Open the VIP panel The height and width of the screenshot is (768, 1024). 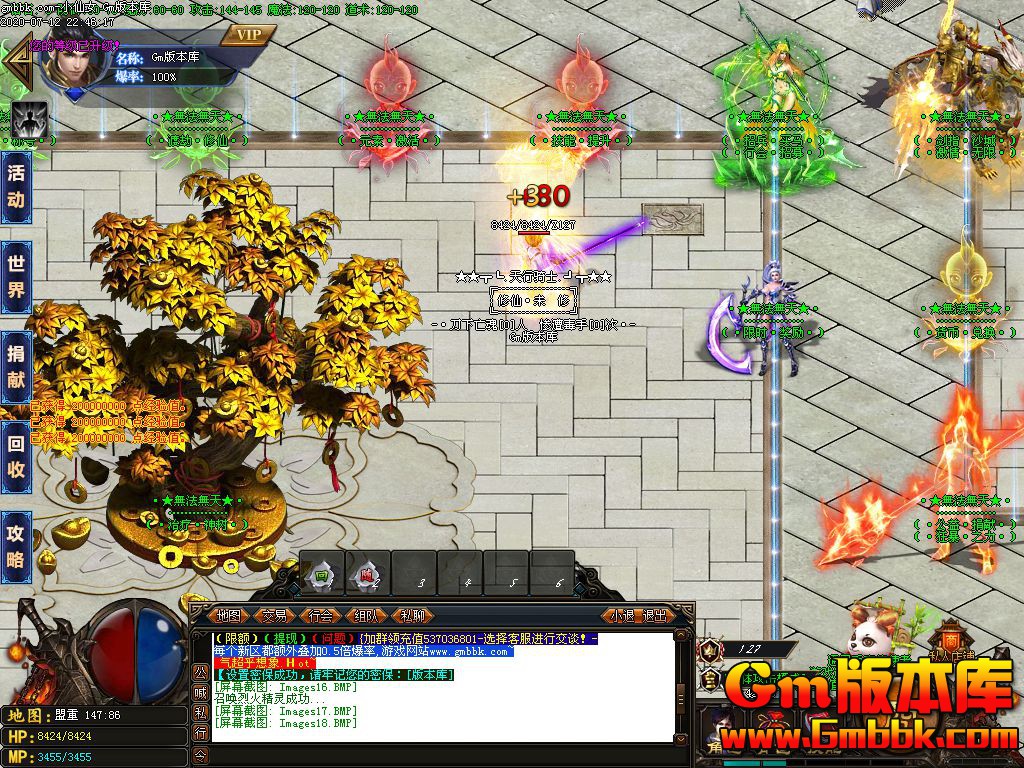click(250, 35)
